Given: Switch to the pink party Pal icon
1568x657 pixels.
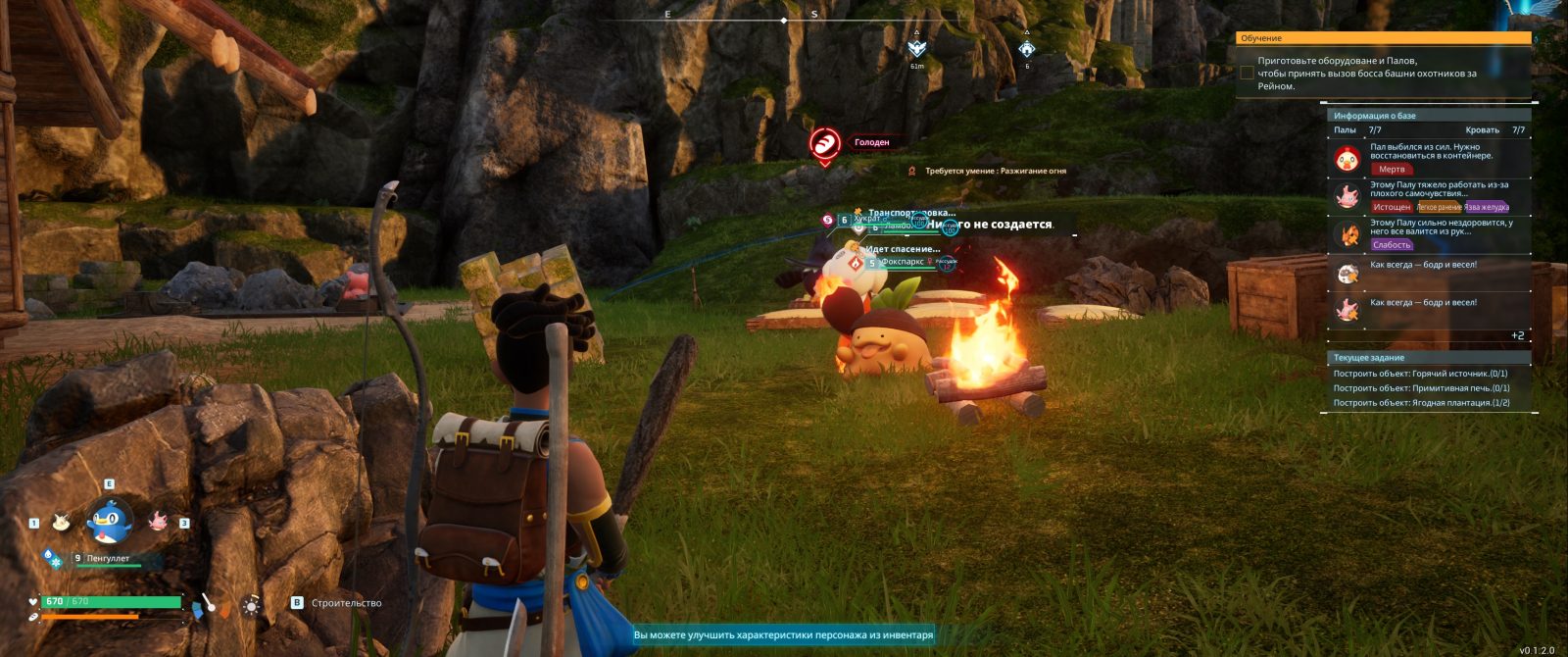Looking at the screenshot, I should 158,522.
